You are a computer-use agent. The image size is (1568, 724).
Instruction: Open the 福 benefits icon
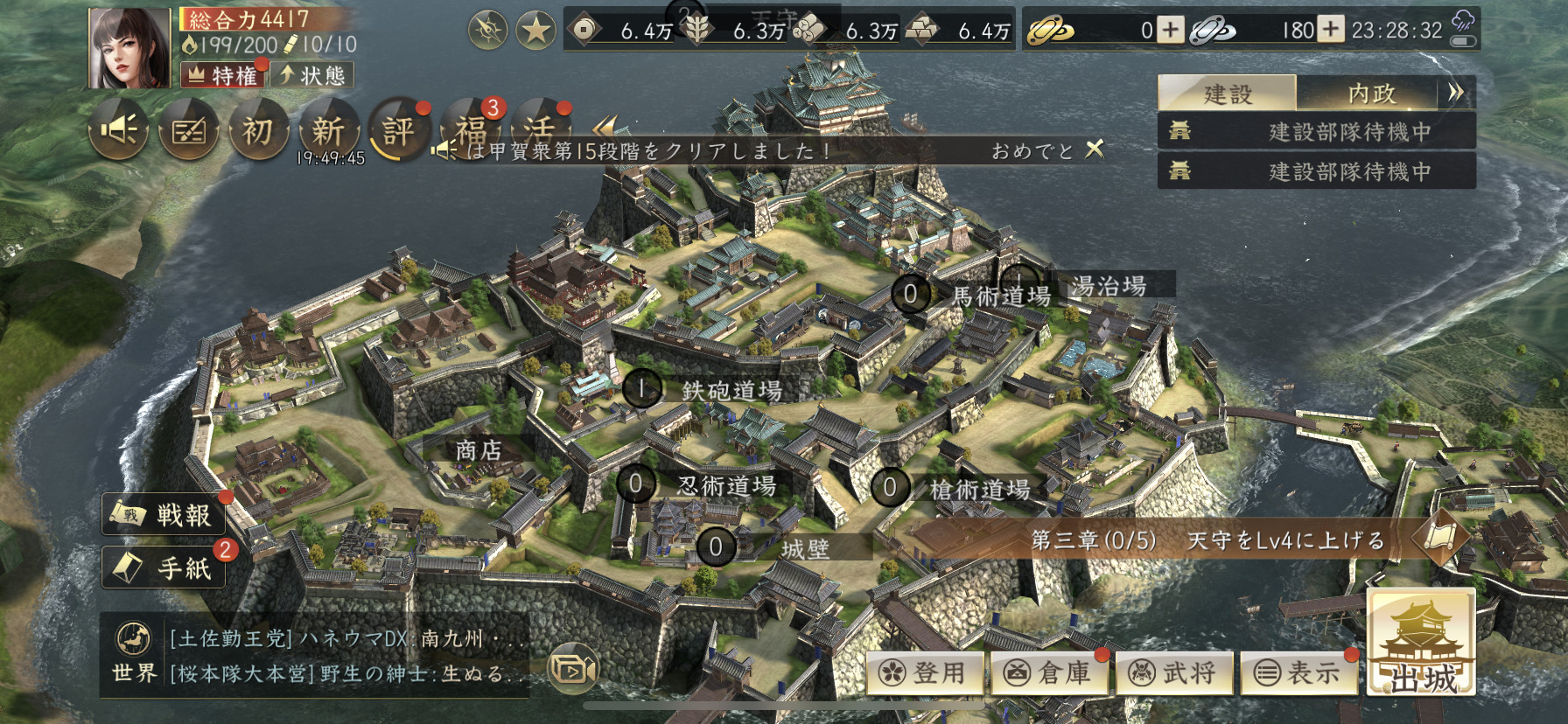pyautogui.click(x=471, y=131)
